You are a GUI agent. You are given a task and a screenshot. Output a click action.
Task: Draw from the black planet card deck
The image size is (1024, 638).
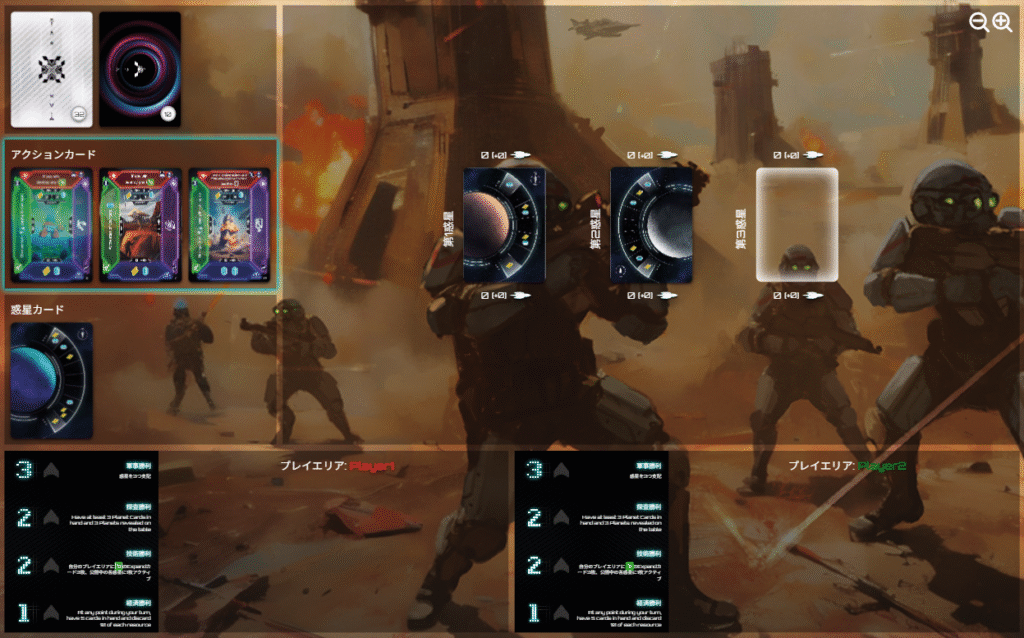pyautogui.click(x=140, y=69)
